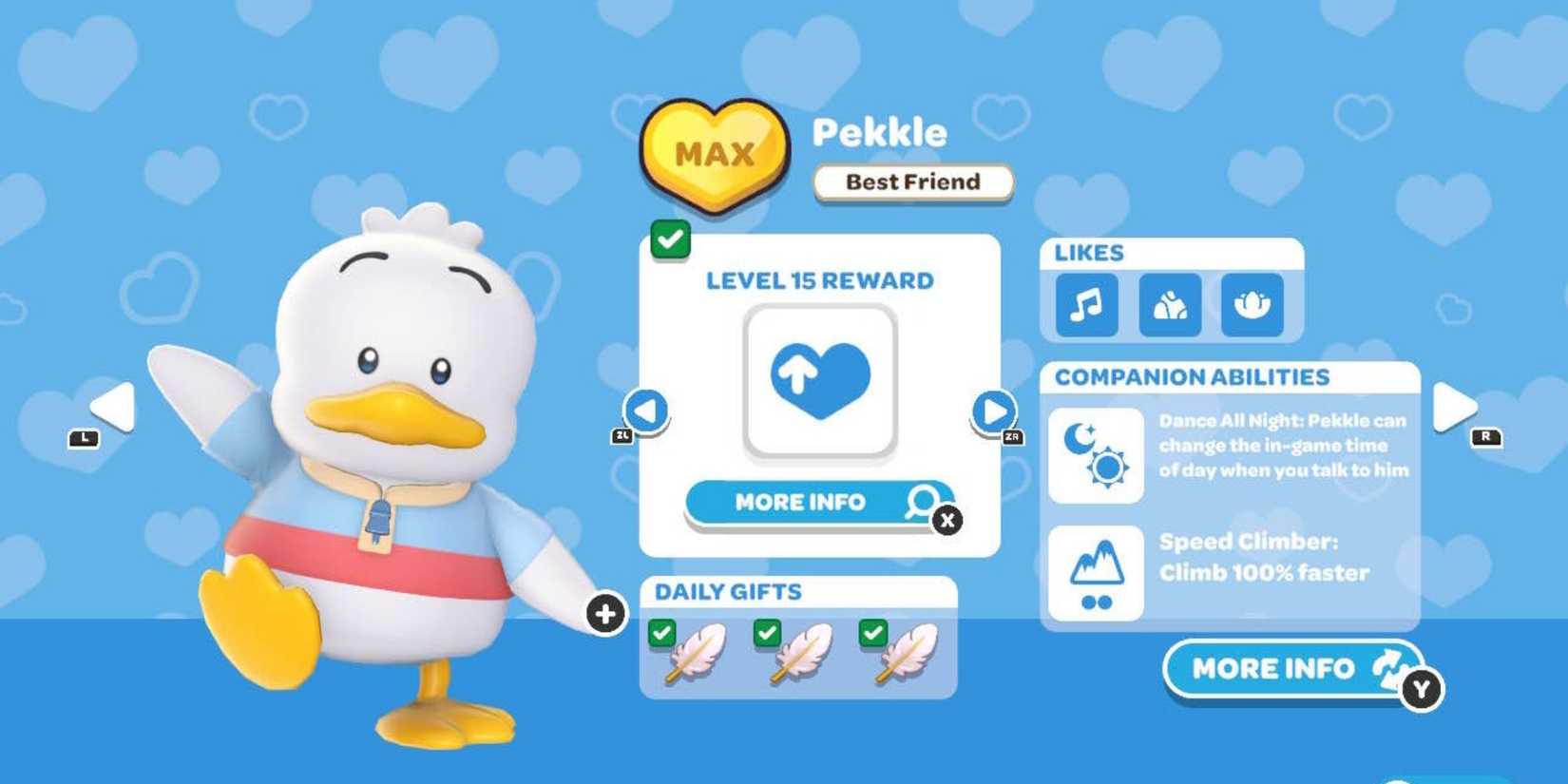The height and width of the screenshot is (784, 1568).
Task: Select the lotus flower Likes icon
Action: [1251, 306]
